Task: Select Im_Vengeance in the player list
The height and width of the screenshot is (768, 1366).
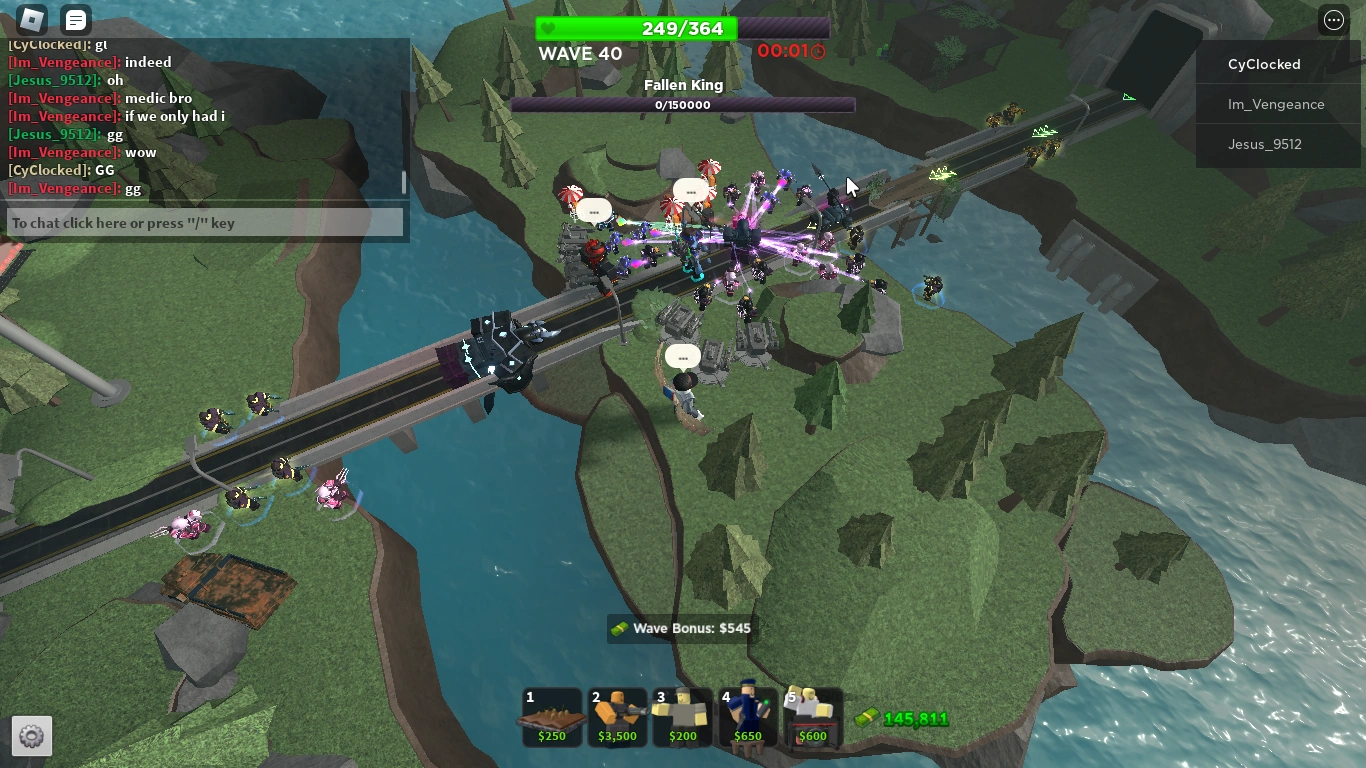Action: click(1277, 104)
